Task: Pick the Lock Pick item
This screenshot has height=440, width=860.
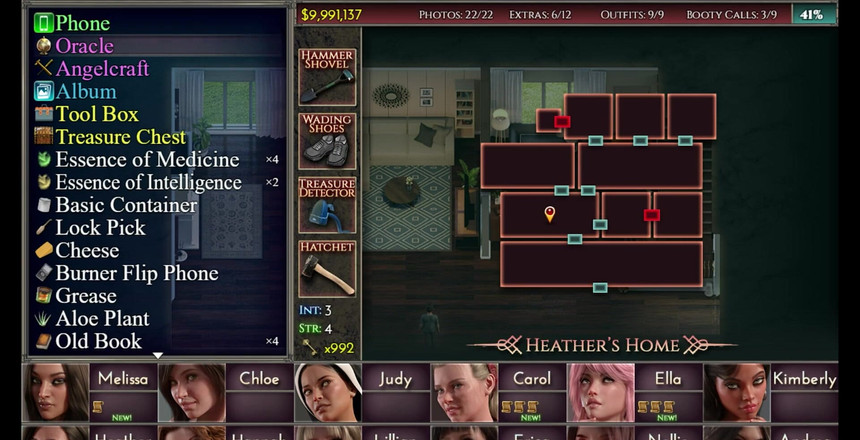Action: coord(100,228)
